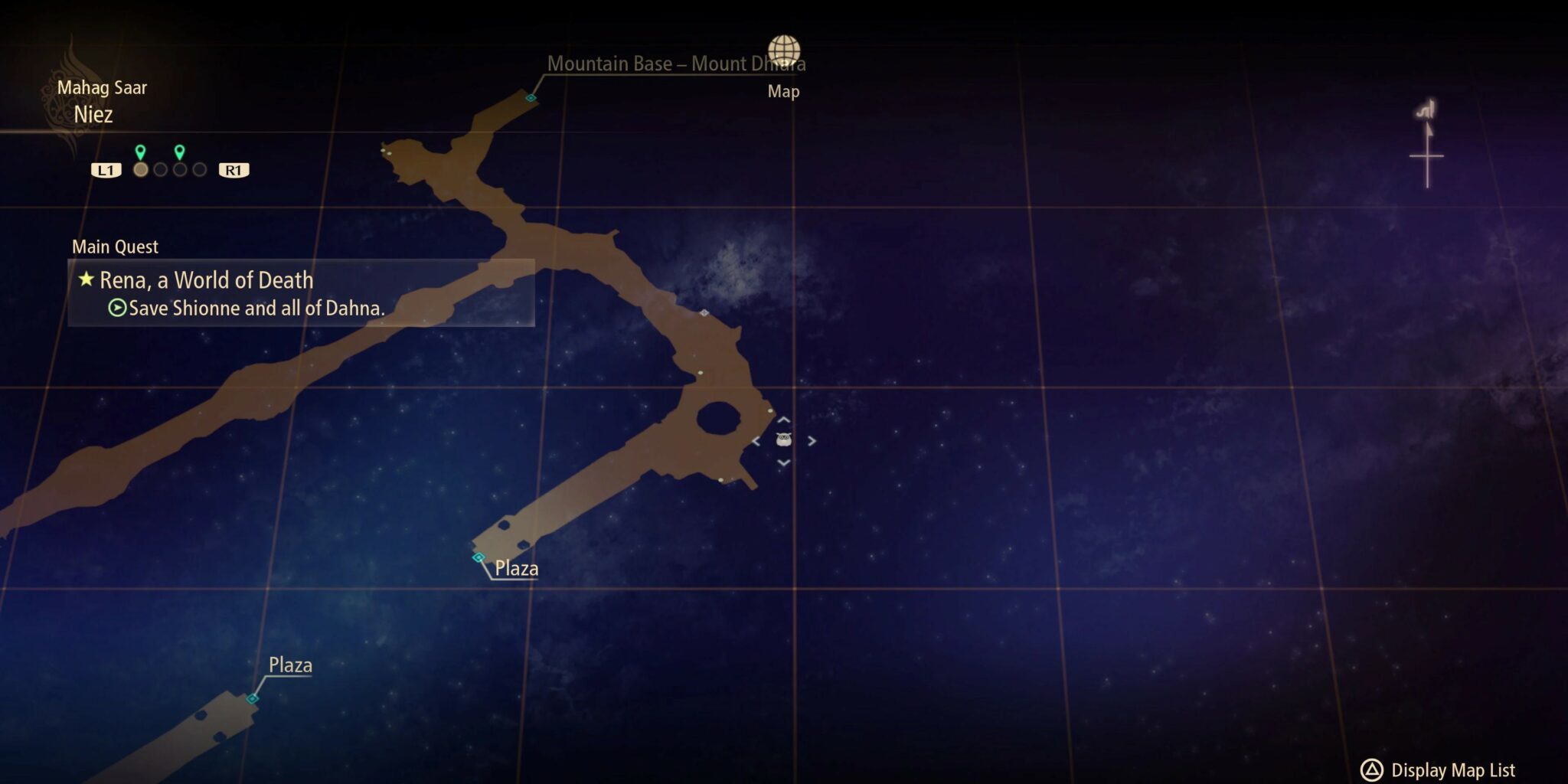Select the first green pin above map page dots
The width and height of the screenshot is (1568, 784).
[139, 151]
